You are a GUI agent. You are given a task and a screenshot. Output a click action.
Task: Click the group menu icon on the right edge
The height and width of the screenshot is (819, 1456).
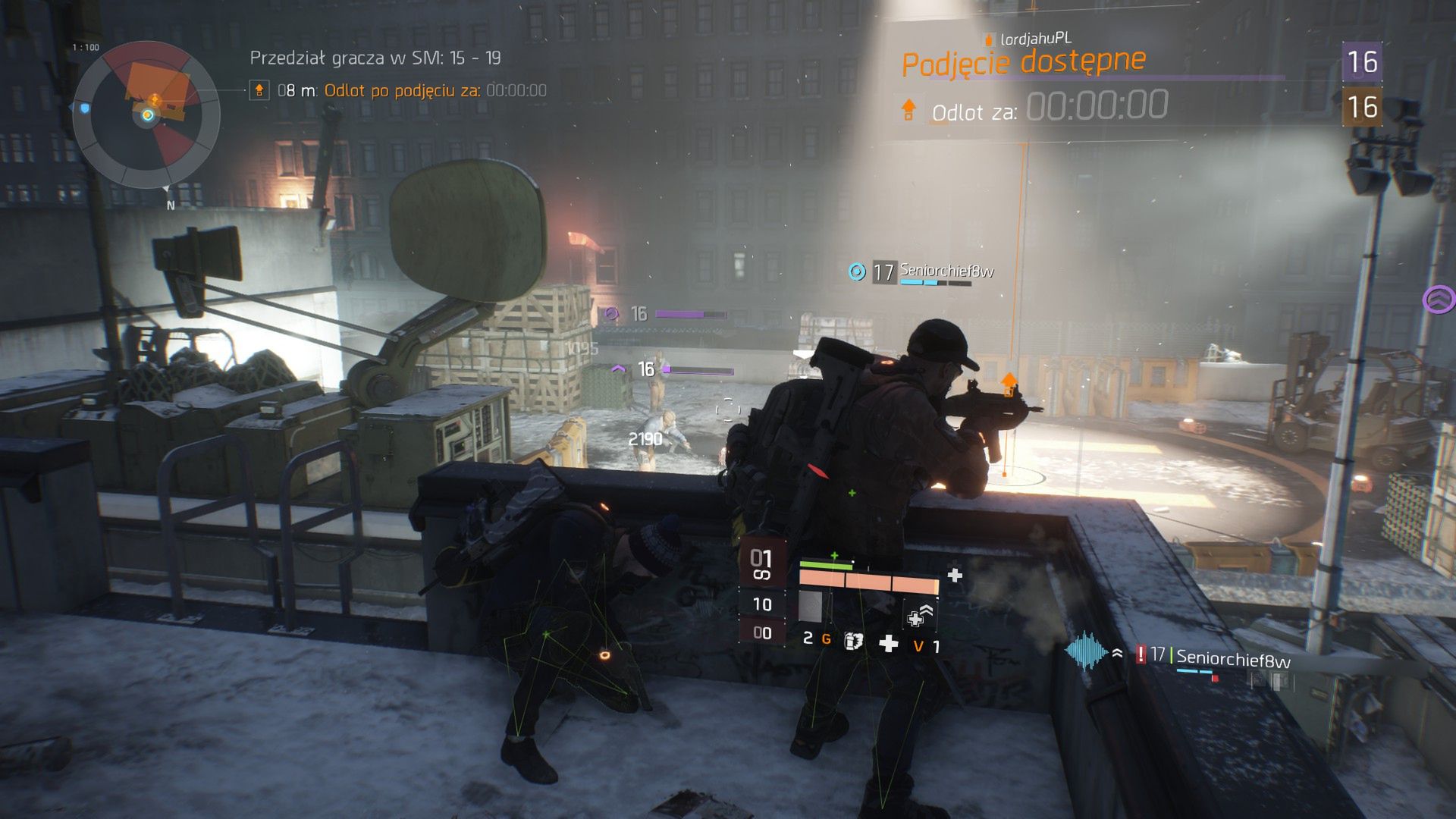(1439, 300)
